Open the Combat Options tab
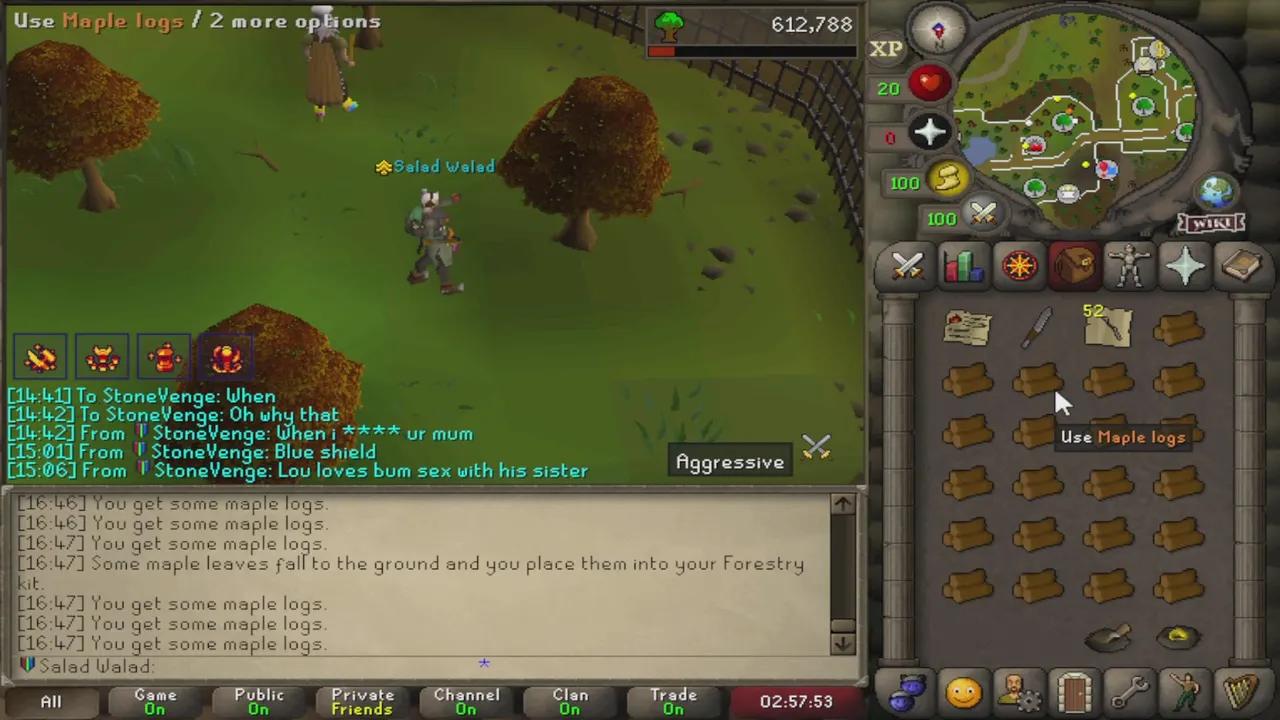This screenshot has height=720, width=1280. pos(907,265)
